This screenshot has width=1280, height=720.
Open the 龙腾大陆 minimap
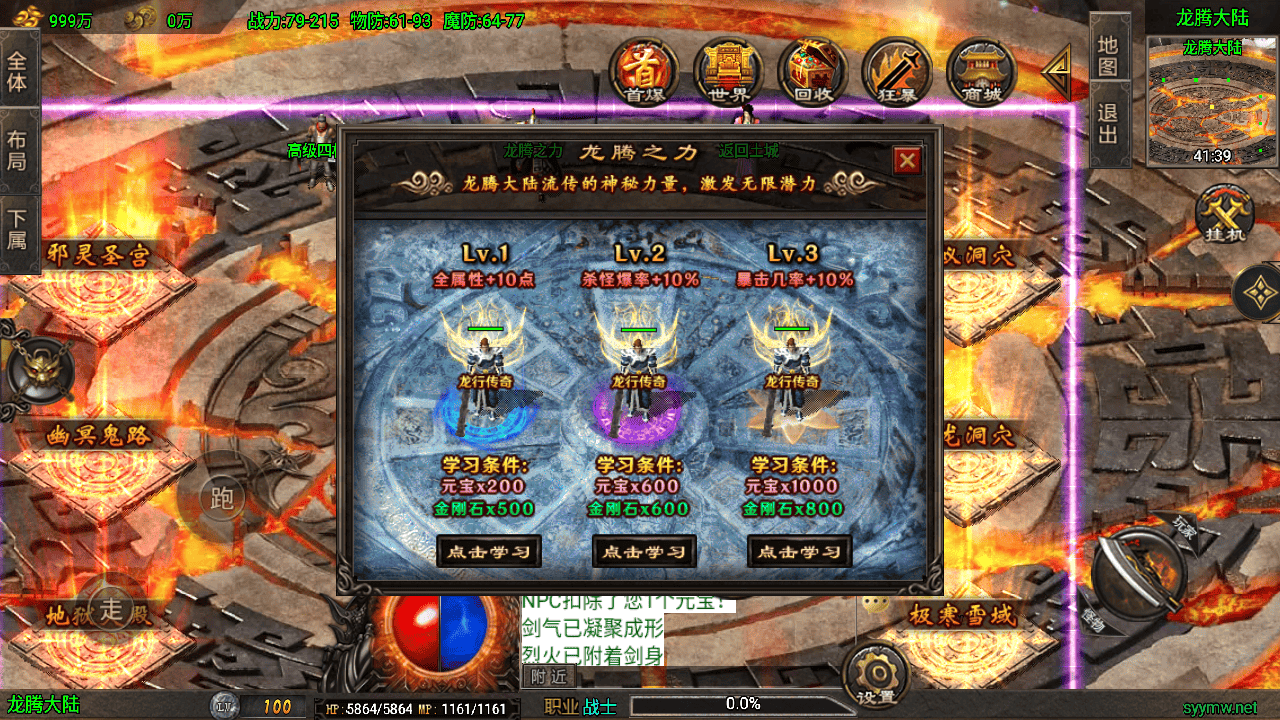pos(1212,100)
